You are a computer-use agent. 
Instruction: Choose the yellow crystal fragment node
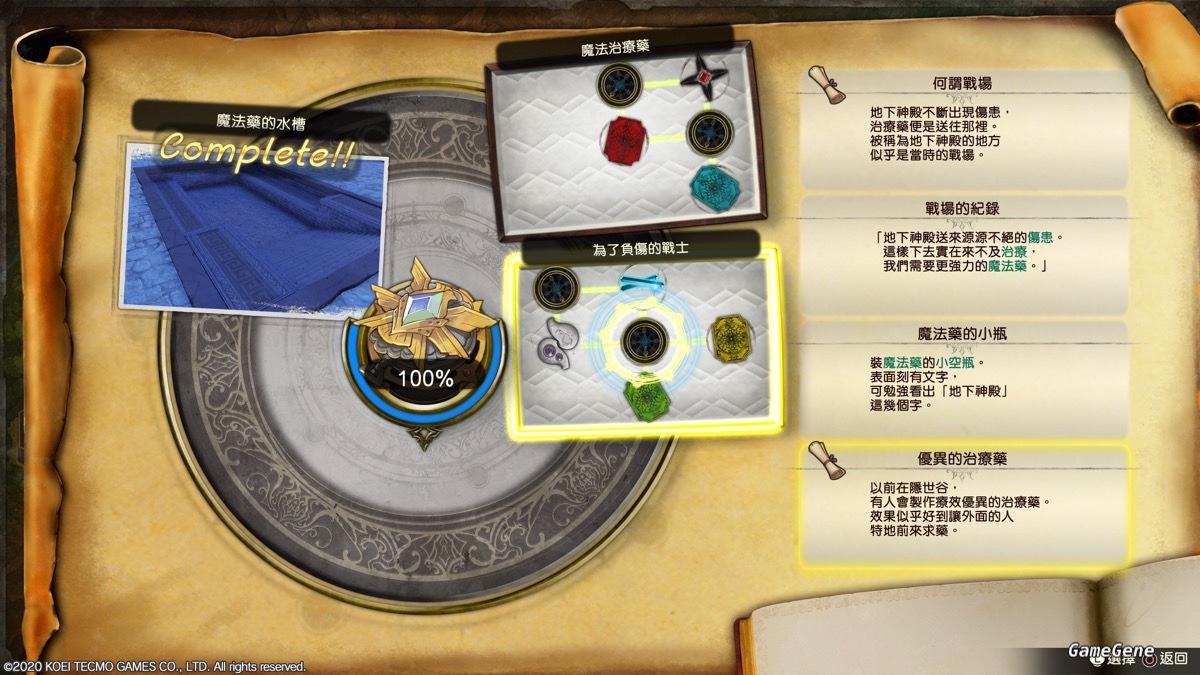pos(731,337)
